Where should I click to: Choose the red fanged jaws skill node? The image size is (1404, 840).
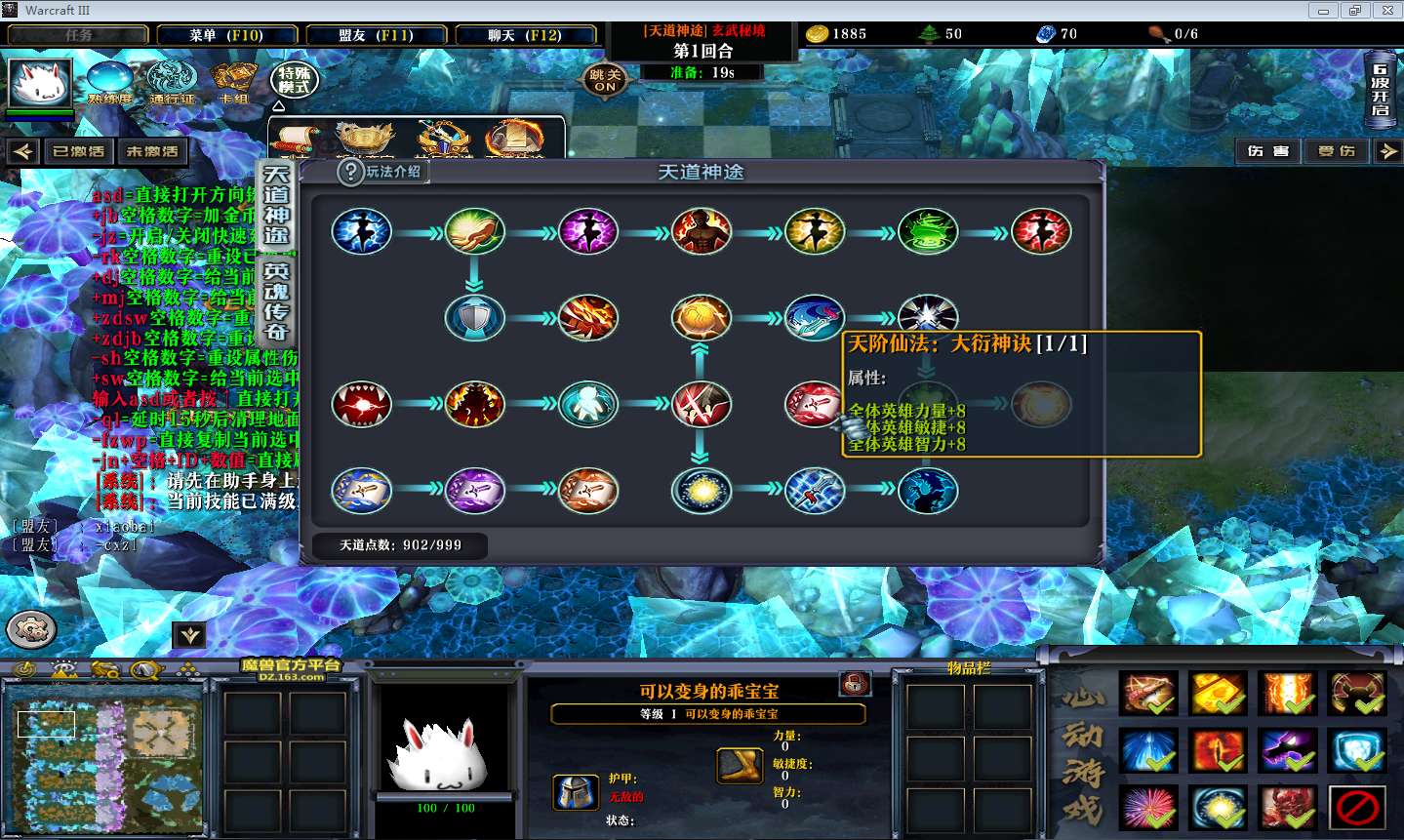coord(361,404)
